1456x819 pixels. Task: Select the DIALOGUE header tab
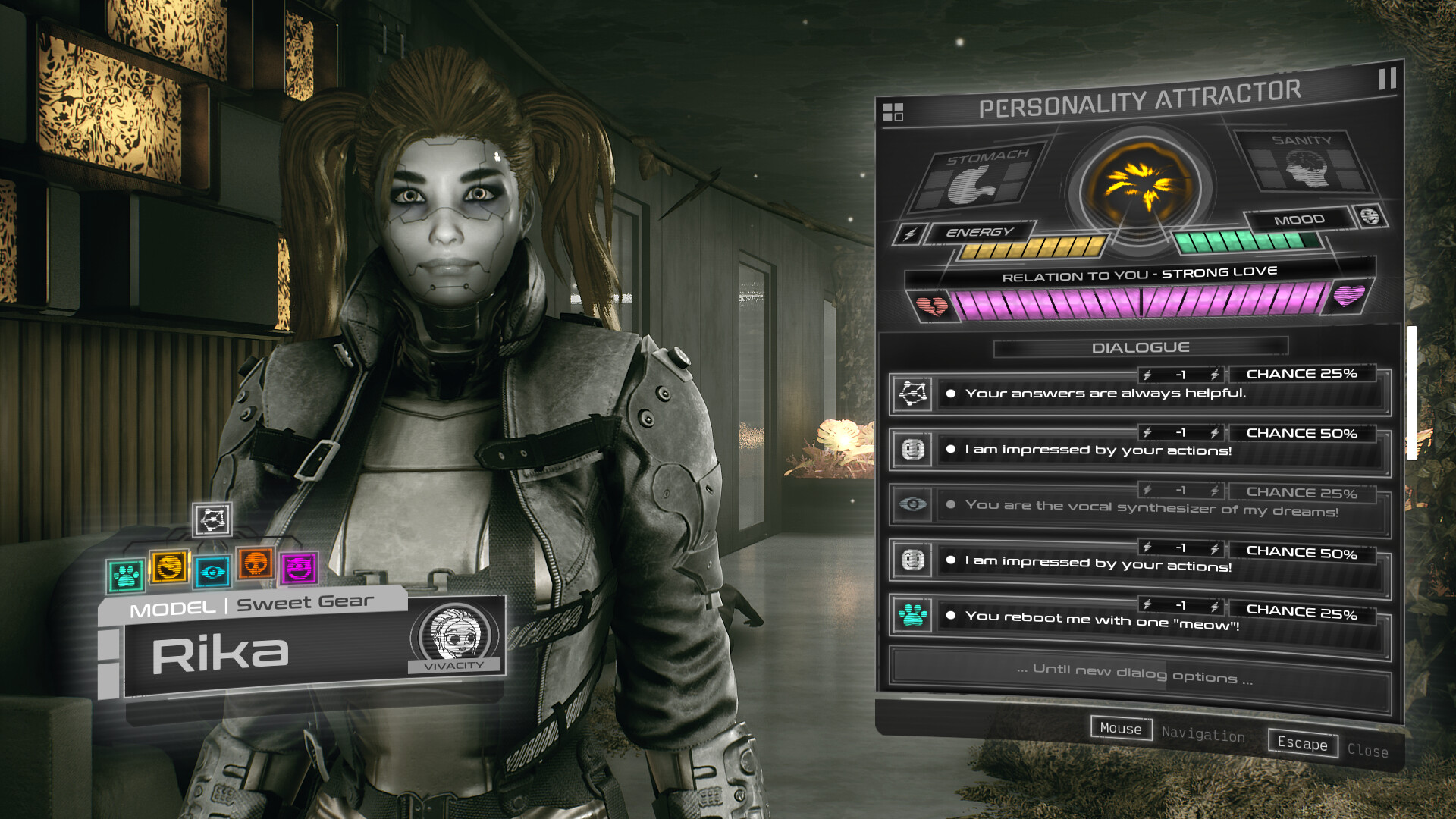[x=1140, y=347]
